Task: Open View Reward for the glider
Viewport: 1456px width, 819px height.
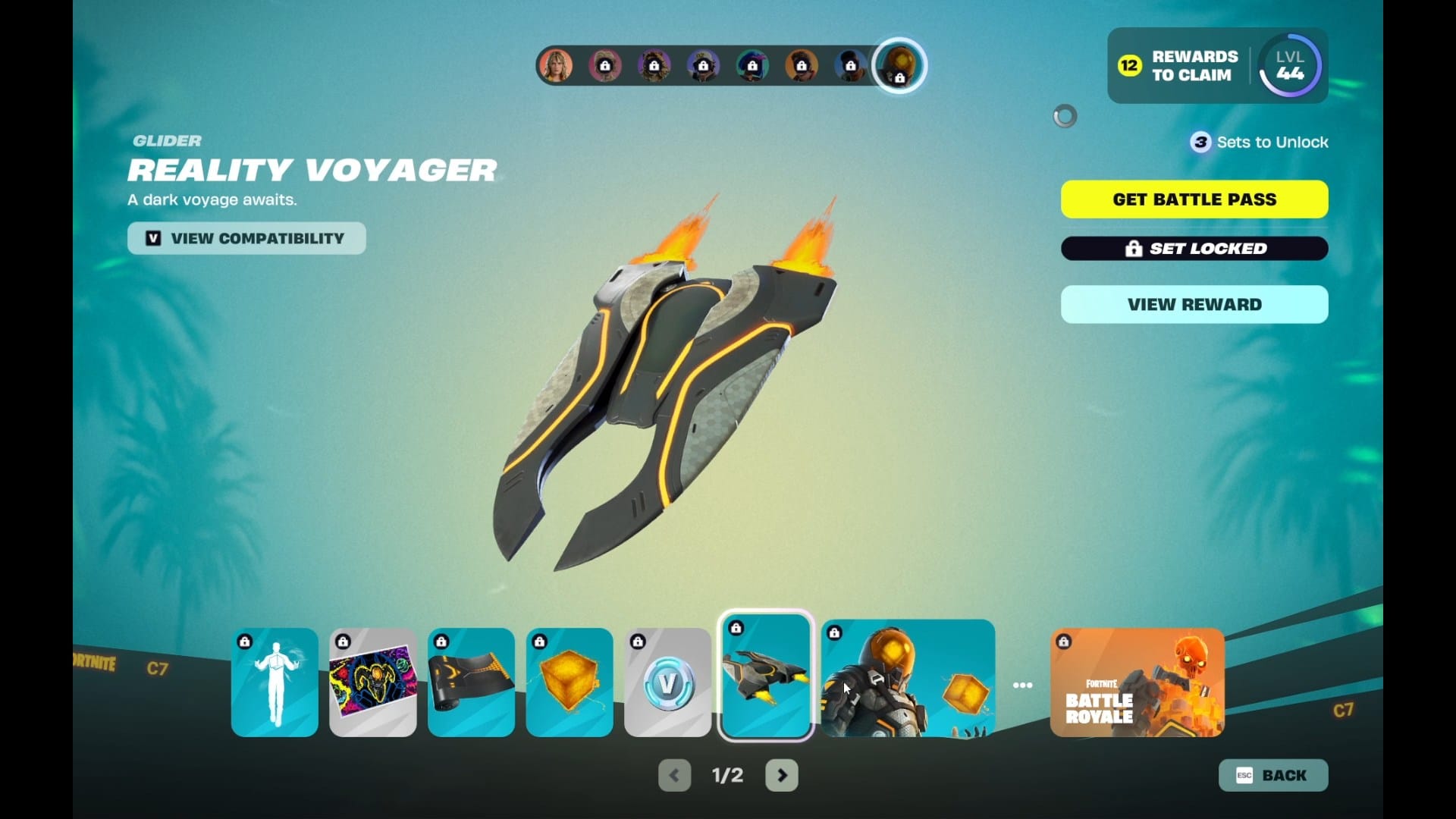Action: (x=1194, y=304)
